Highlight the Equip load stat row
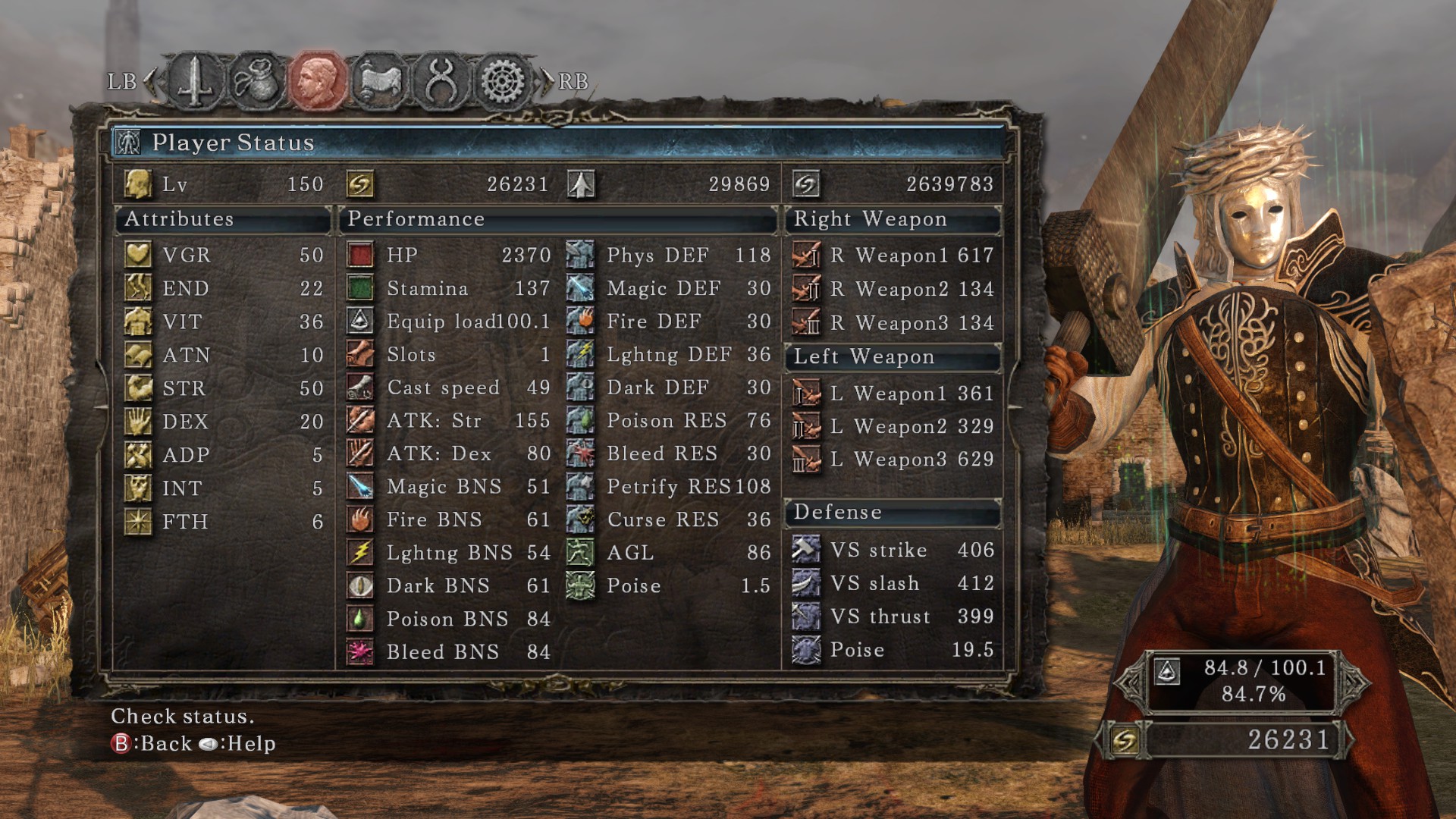This screenshot has height=819, width=1456. tap(448, 322)
